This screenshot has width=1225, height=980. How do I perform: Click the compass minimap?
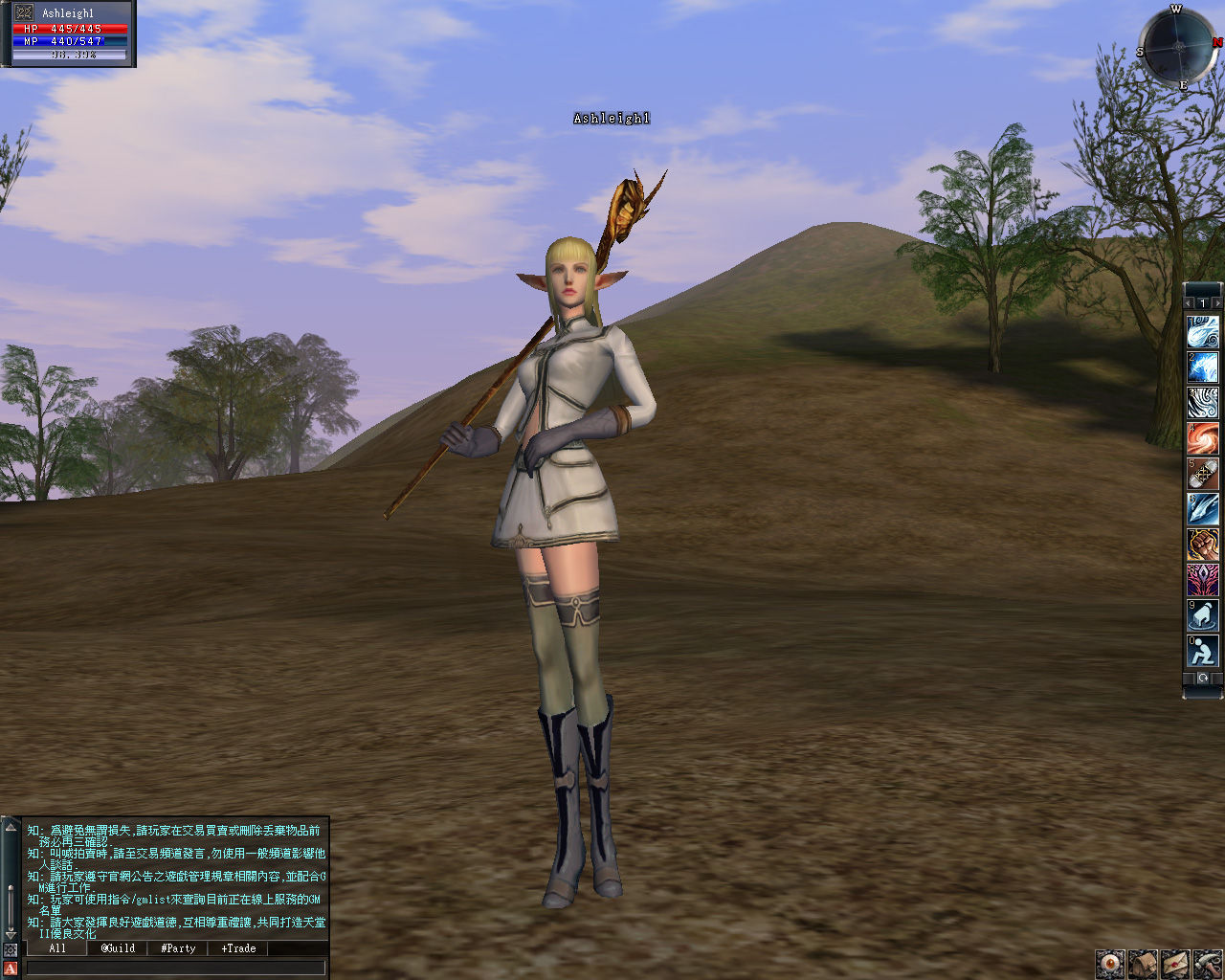(1179, 46)
